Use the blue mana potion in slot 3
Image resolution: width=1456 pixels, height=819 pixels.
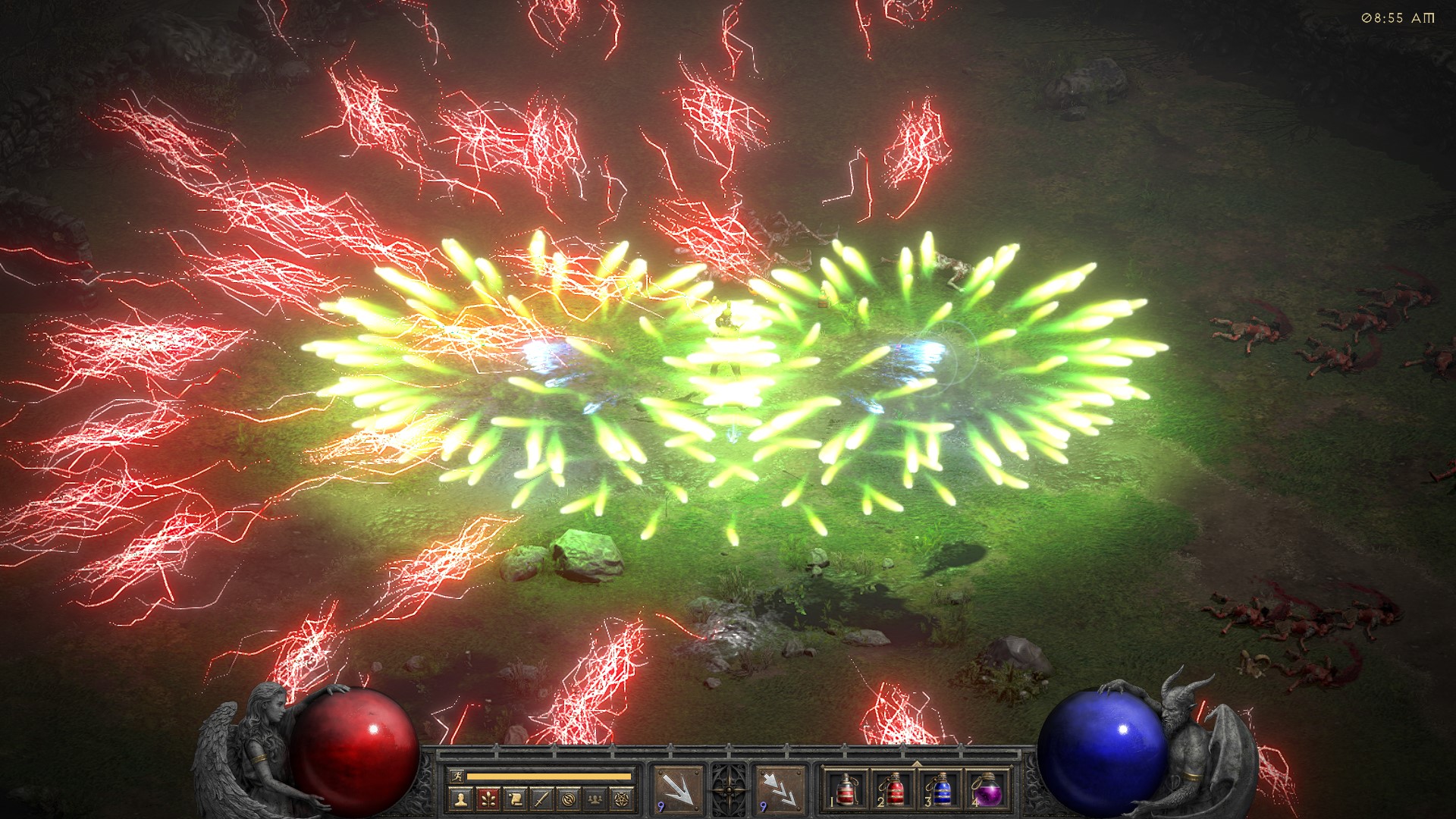pos(940,790)
